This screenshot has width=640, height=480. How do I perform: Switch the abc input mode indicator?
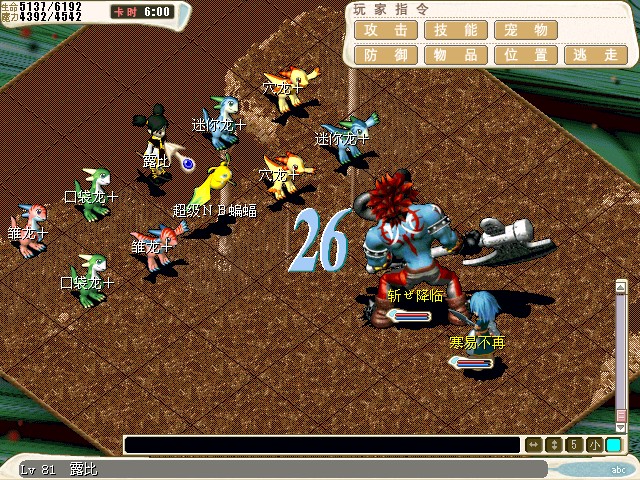[617, 469]
